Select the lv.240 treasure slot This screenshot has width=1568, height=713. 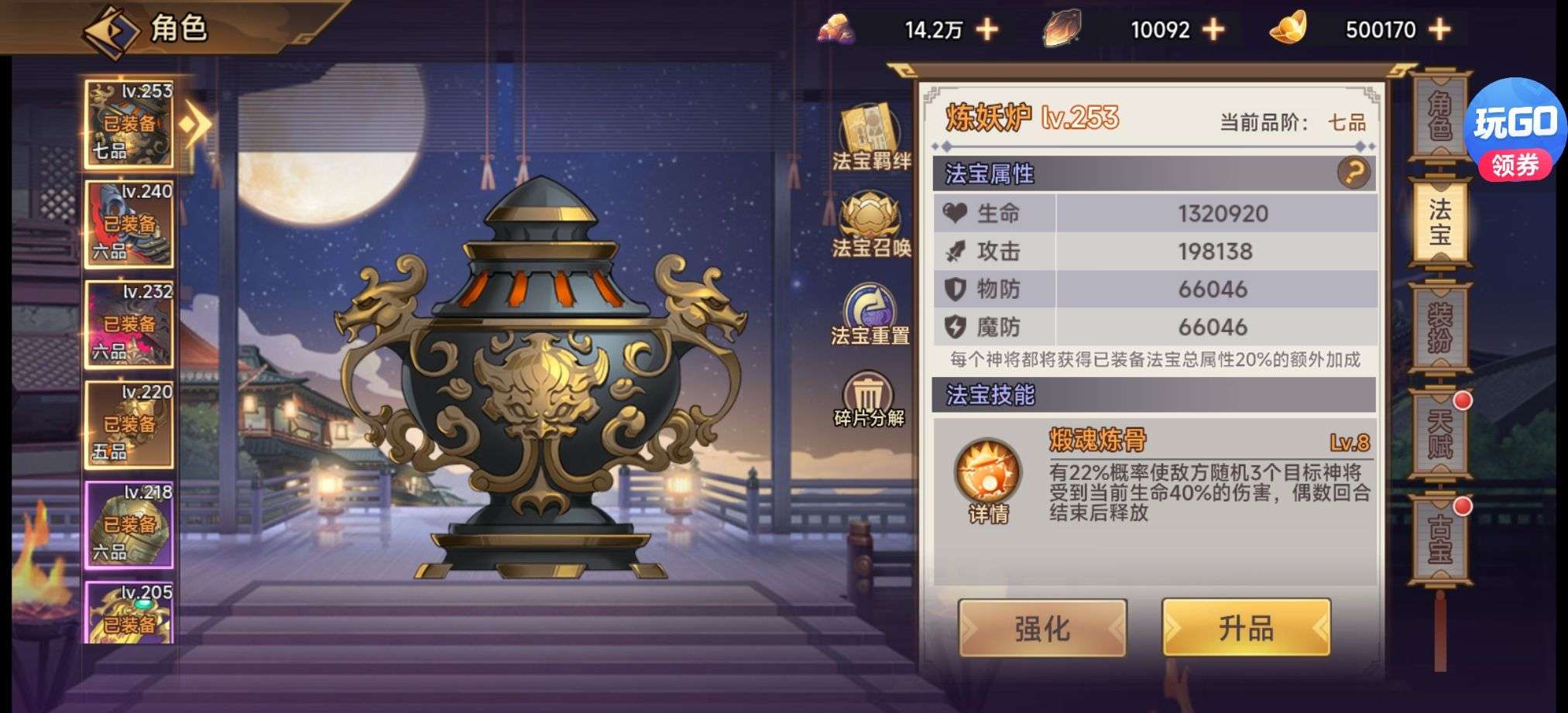(129, 225)
